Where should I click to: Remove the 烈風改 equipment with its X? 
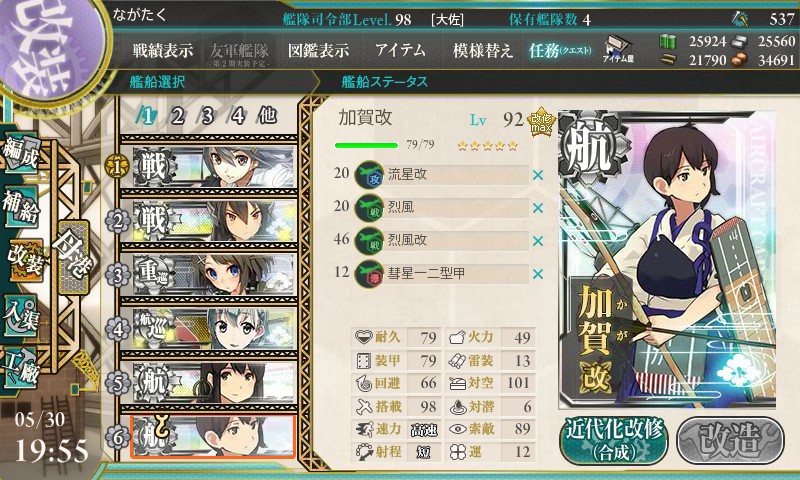[x=538, y=240]
